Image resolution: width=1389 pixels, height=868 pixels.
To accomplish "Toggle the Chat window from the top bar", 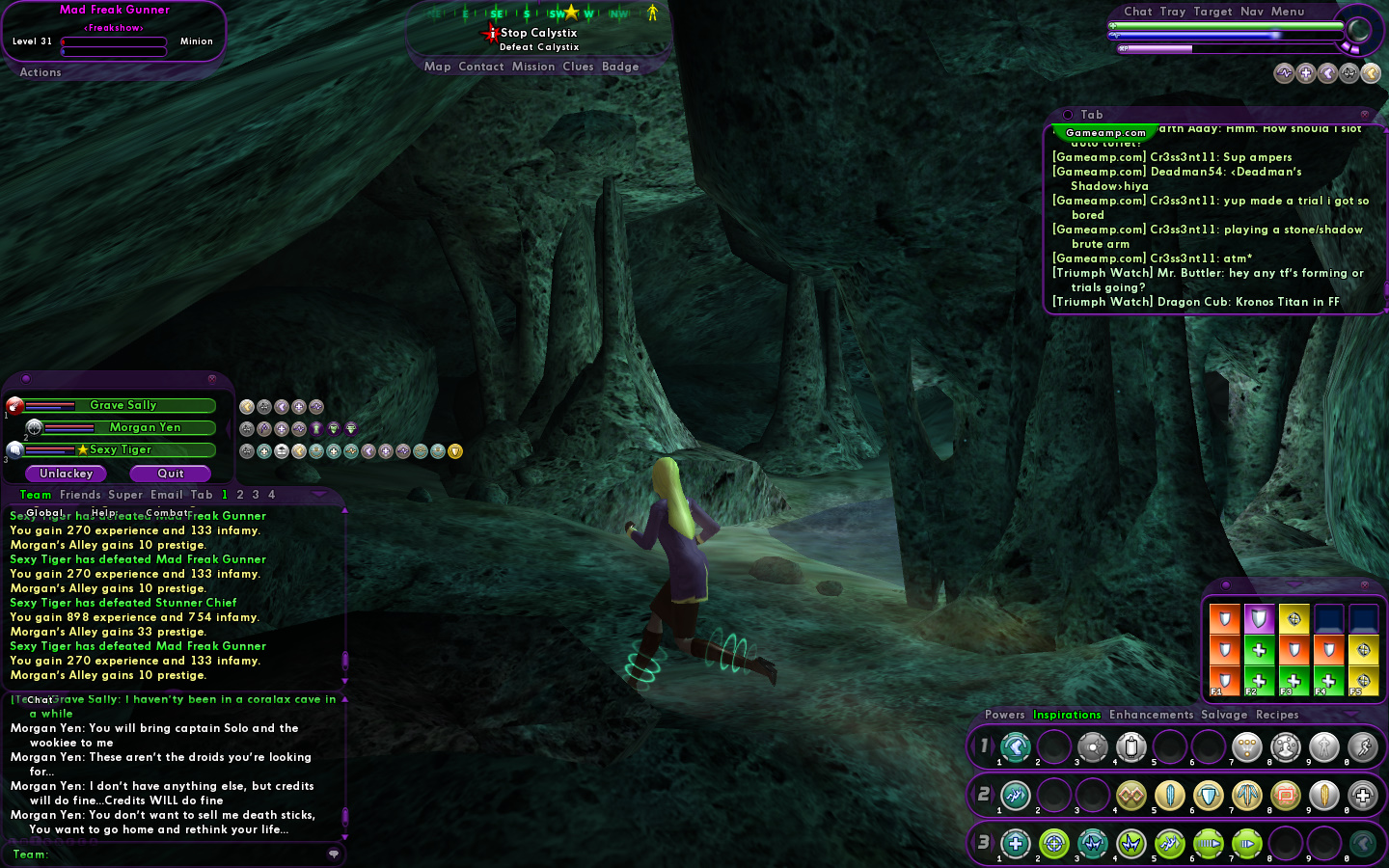I will point(1138,12).
